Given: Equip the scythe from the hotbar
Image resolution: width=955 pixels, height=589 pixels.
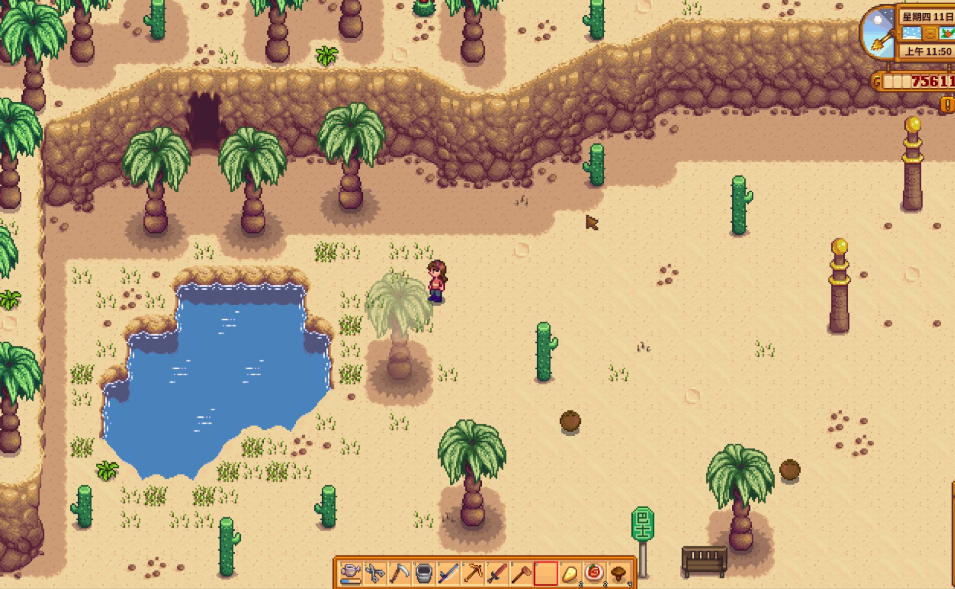Looking at the screenshot, I should (x=399, y=573).
